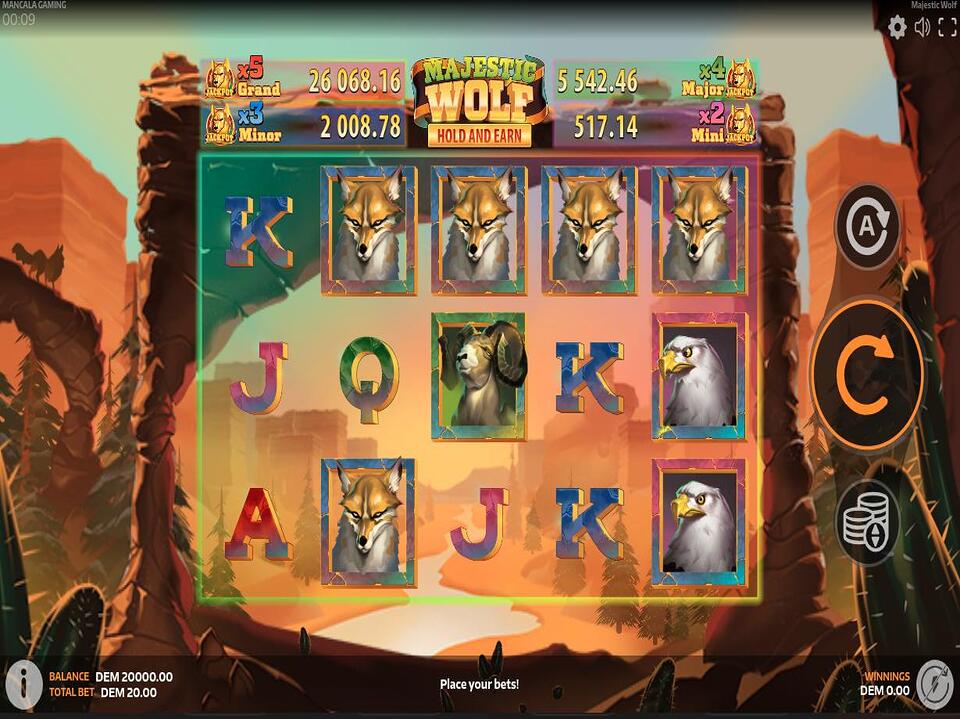
Task: Open the game info panel
Action: point(24,682)
